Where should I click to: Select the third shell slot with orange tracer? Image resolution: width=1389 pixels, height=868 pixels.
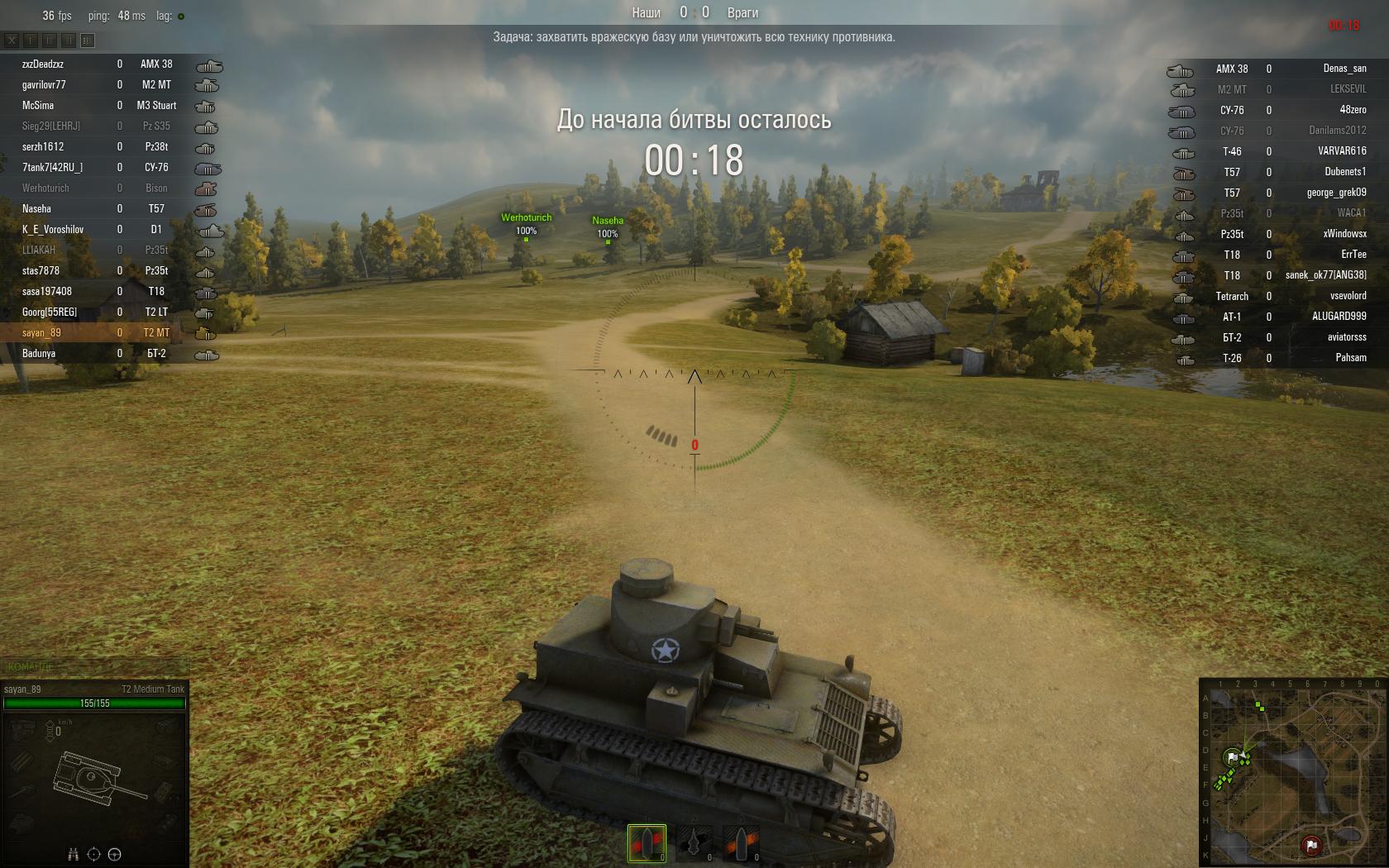coord(742,843)
